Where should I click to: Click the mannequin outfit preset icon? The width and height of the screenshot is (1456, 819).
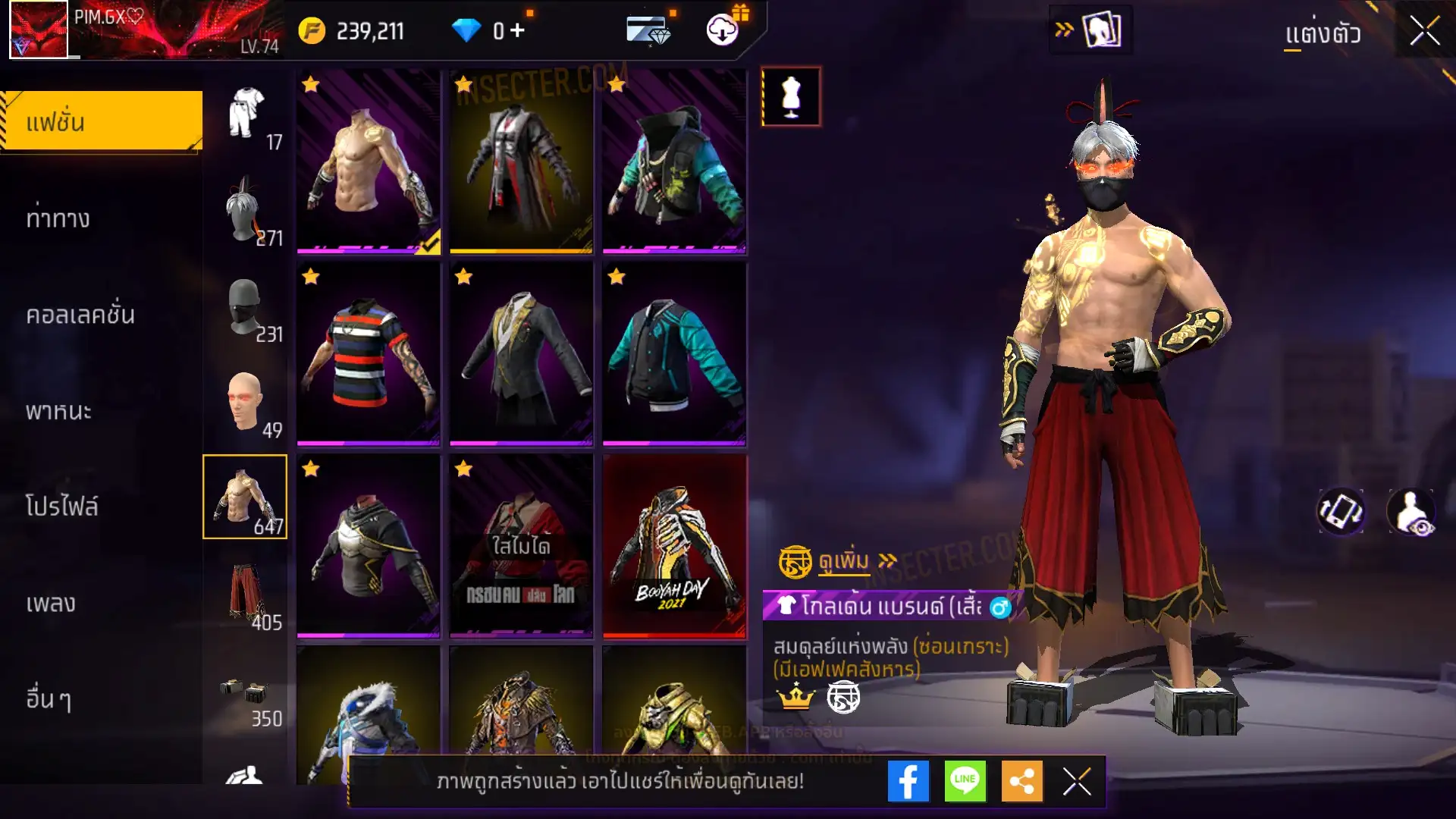click(x=791, y=97)
